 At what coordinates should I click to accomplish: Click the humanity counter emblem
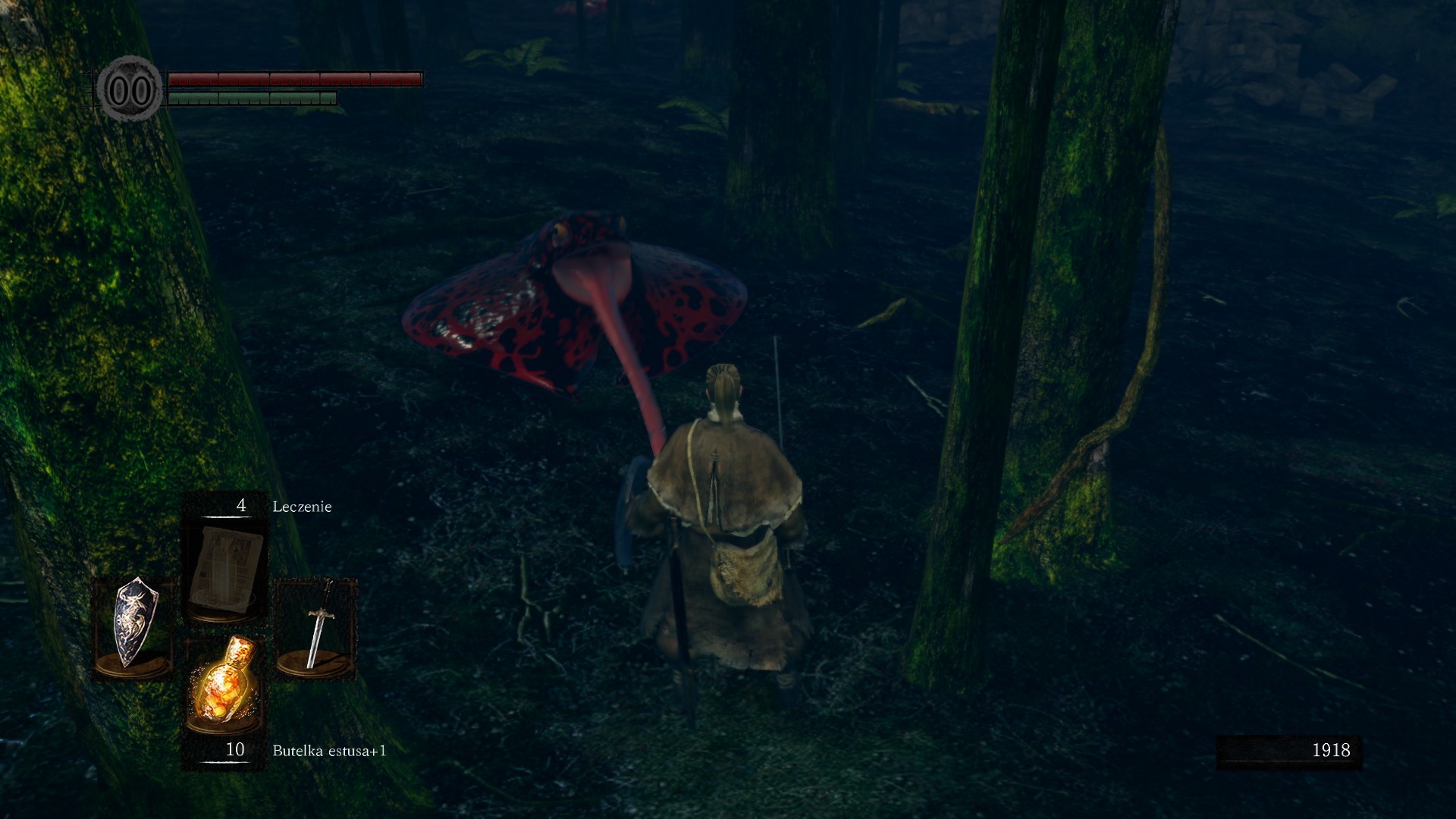coord(130,90)
